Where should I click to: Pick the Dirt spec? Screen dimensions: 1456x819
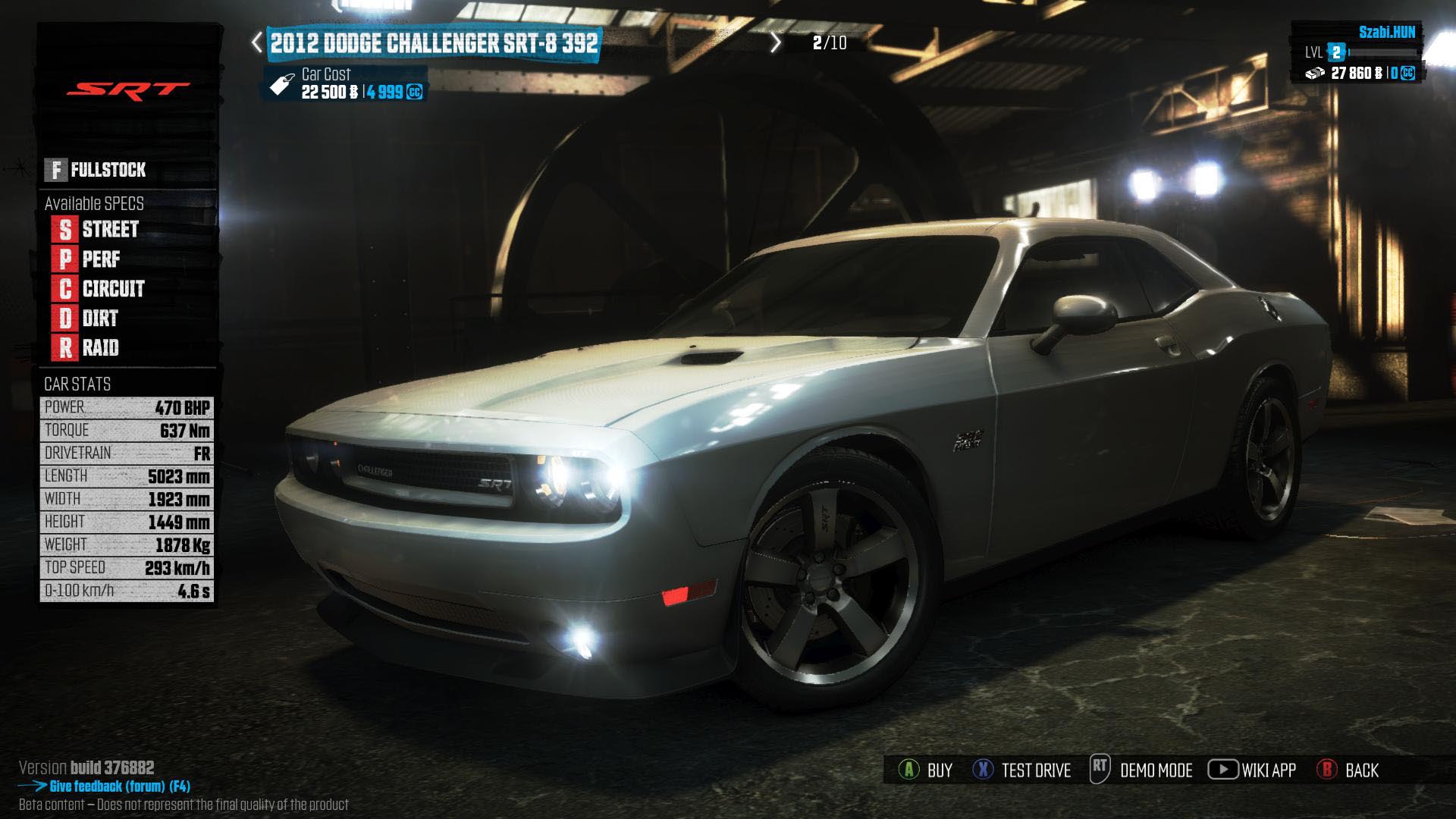86,318
